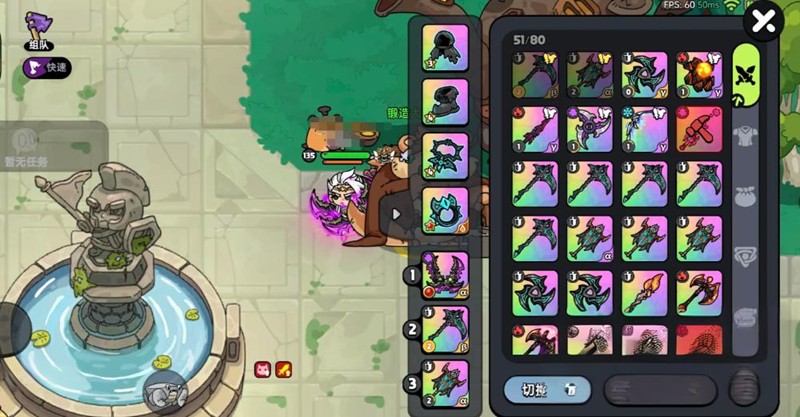Select the flaming bomb weapon item
This screenshot has height=417, width=800.
[699, 74]
